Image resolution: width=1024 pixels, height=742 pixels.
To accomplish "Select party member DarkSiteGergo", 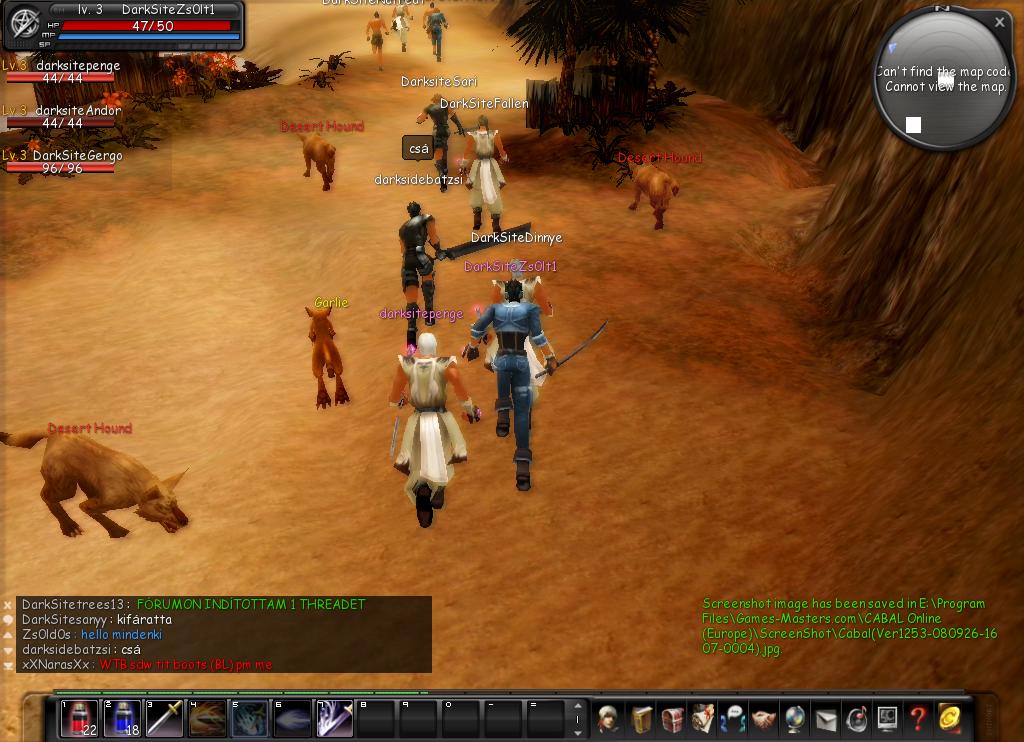I will point(77,156).
